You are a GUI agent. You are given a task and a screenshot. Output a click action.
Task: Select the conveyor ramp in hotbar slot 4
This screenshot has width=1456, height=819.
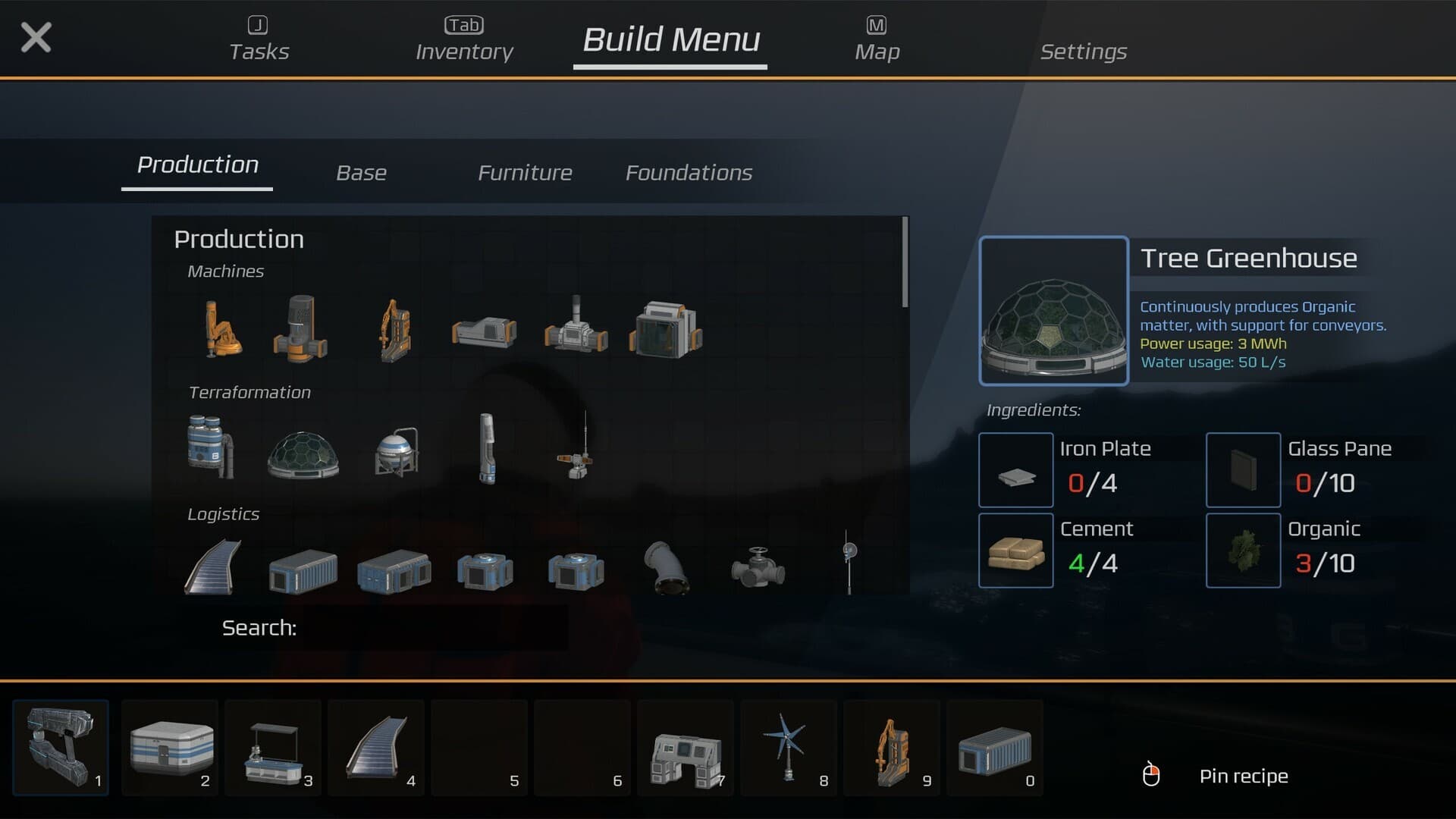coord(375,748)
